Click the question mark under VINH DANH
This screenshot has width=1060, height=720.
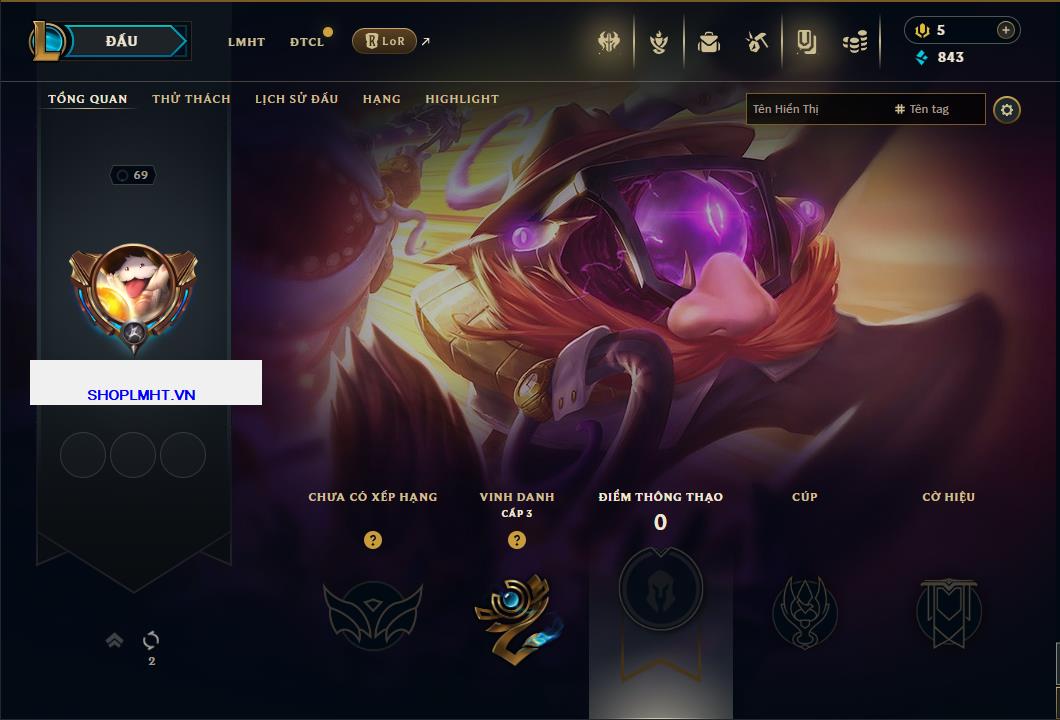click(517, 540)
